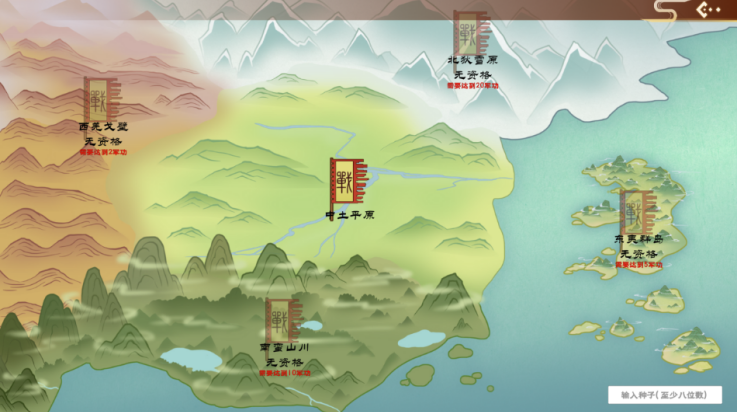
Task: Click the back arrow icon
Action: [706, 10]
